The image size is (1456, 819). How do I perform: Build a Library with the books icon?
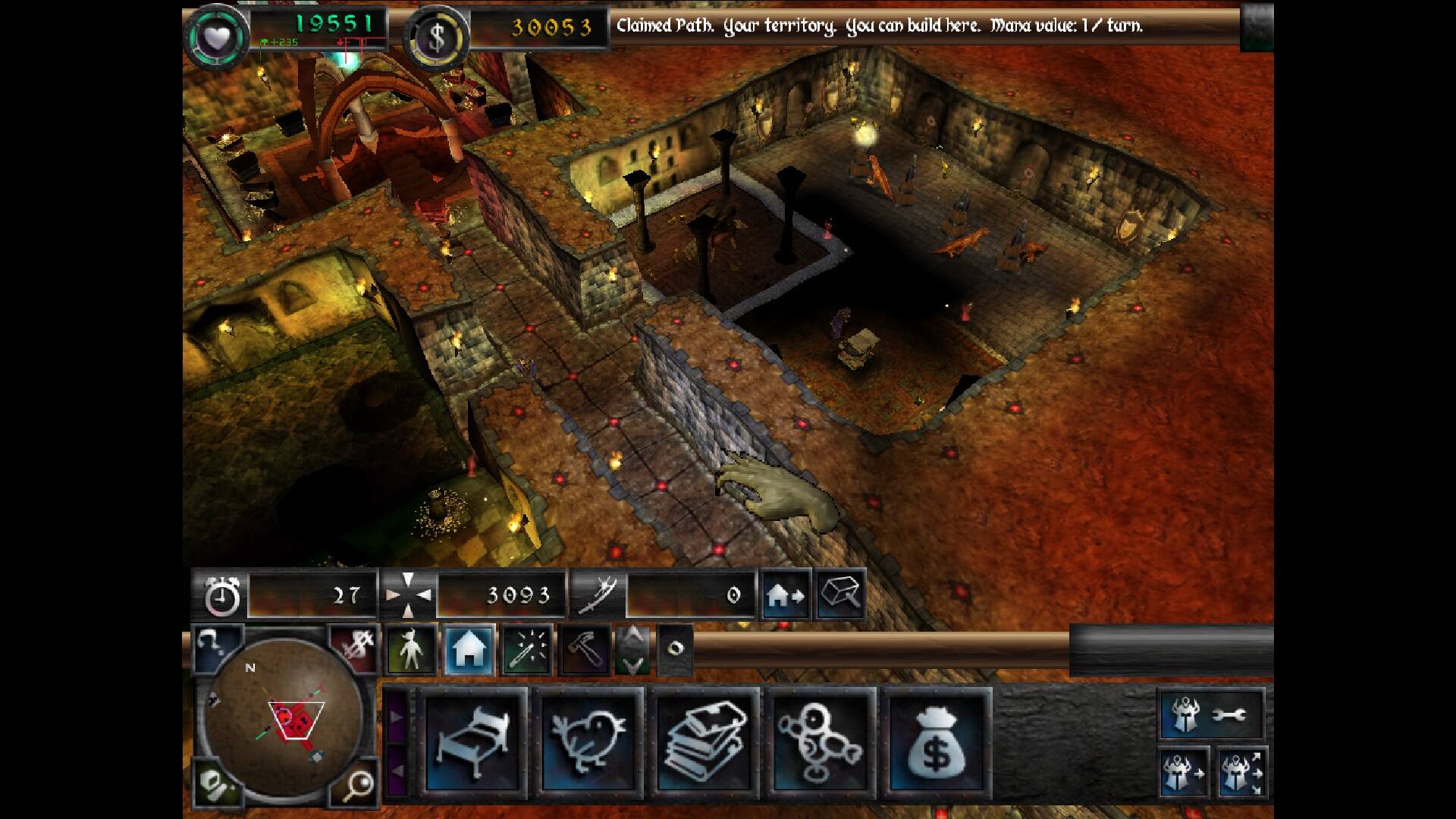pos(704,741)
